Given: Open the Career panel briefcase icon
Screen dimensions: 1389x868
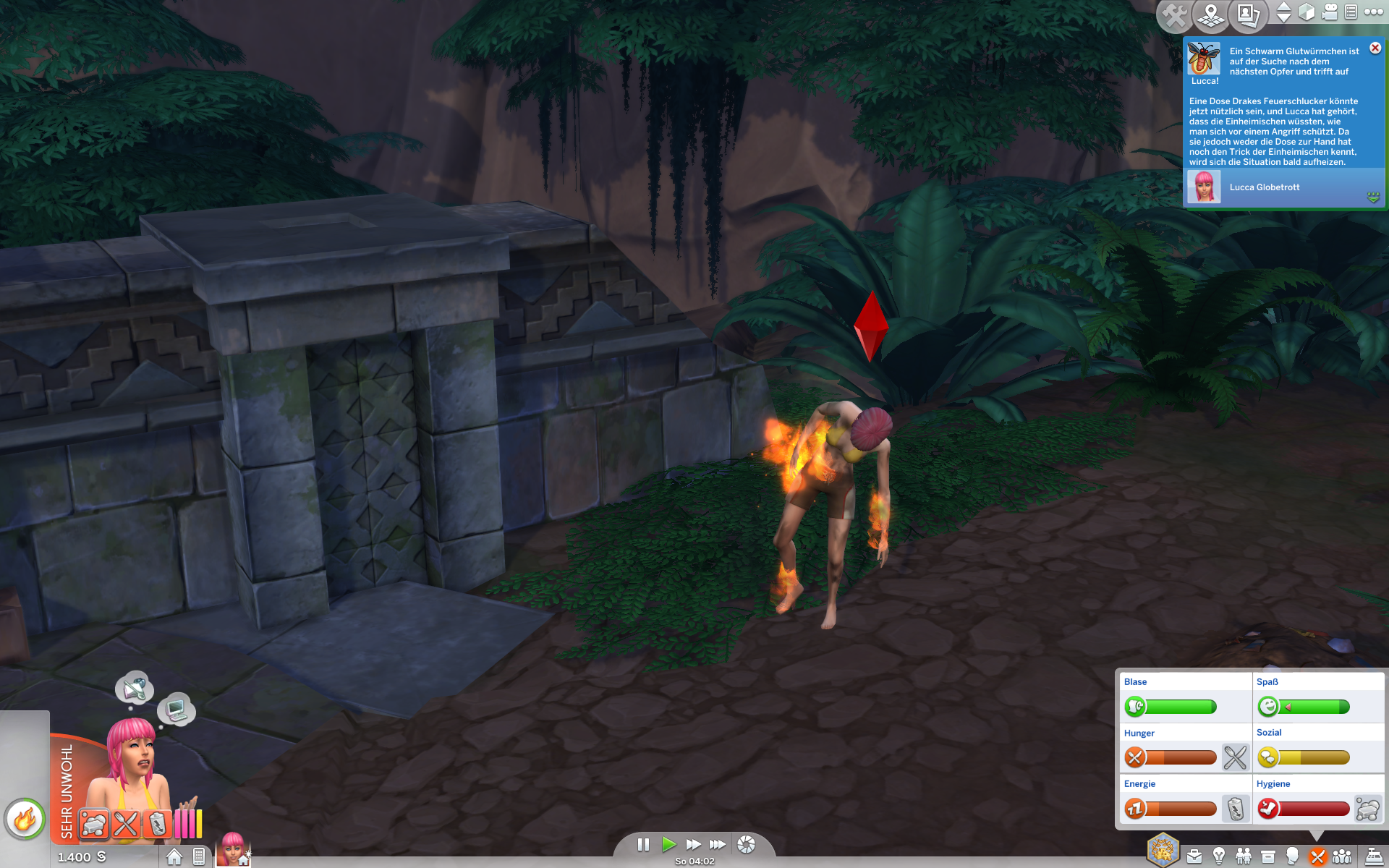Looking at the screenshot, I should (x=1194, y=857).
